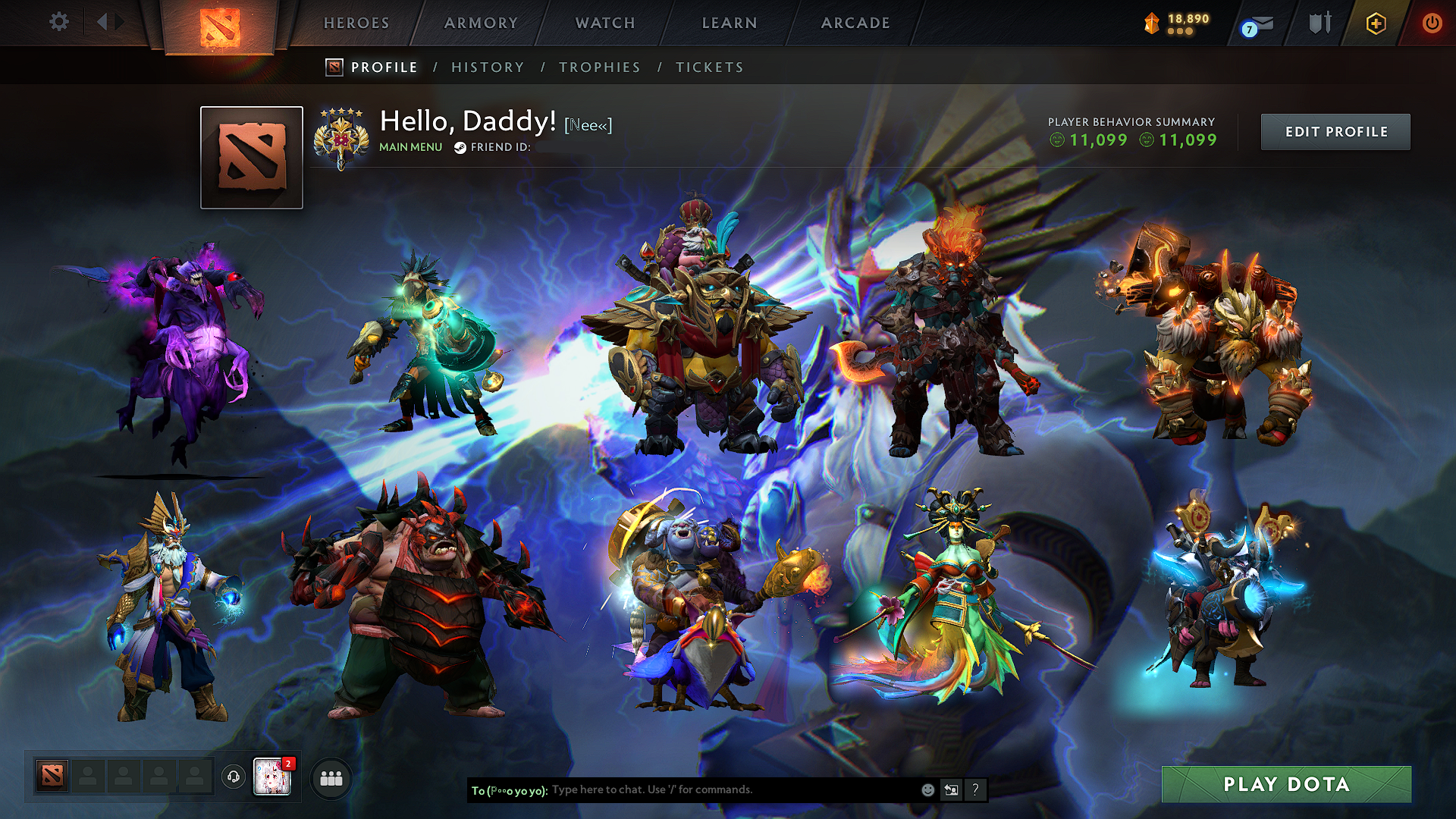Open the gold Dota Plus hexagon icon

pos(1376,24)
